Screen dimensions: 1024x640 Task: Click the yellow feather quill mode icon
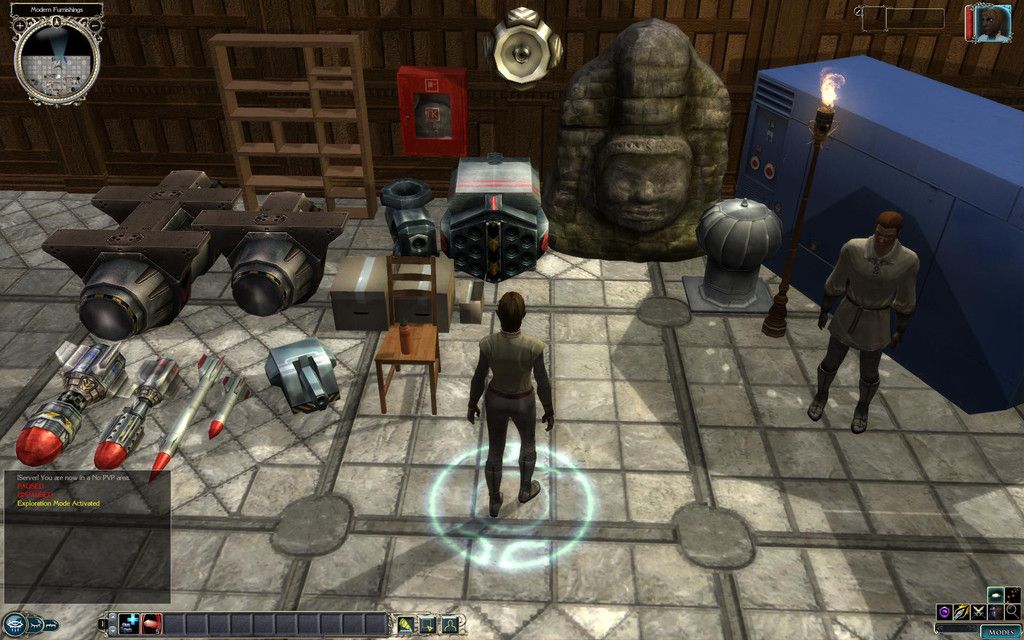point(960,611)
